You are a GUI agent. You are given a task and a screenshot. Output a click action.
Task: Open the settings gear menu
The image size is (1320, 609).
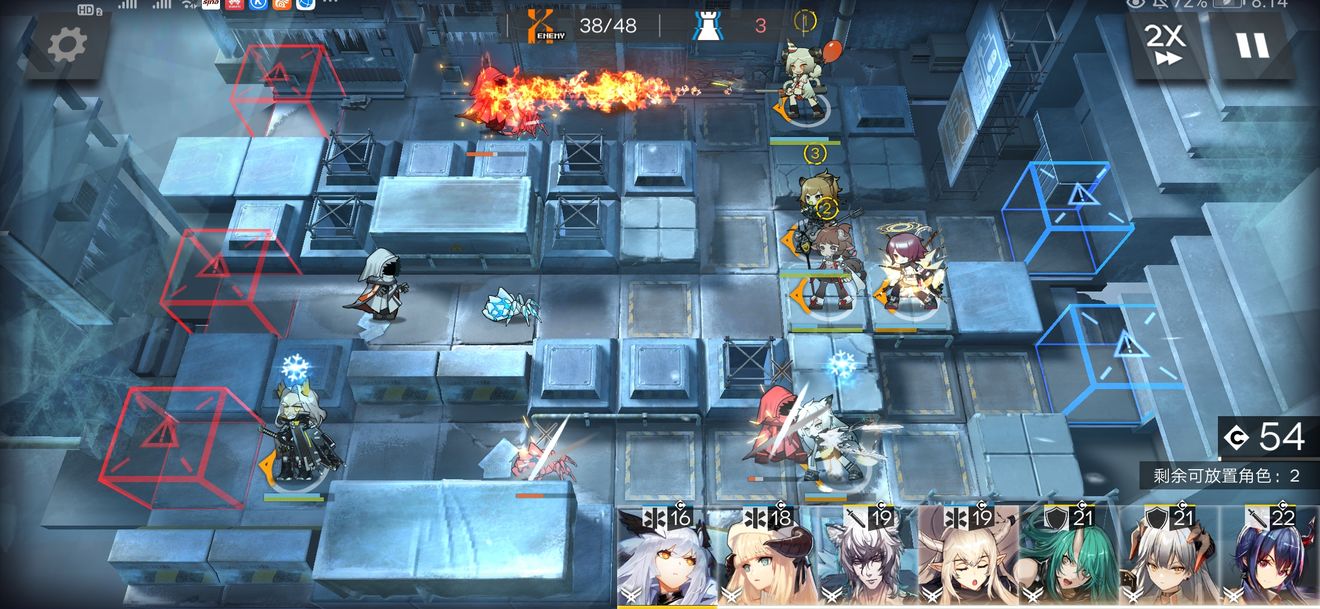(68, 45)
